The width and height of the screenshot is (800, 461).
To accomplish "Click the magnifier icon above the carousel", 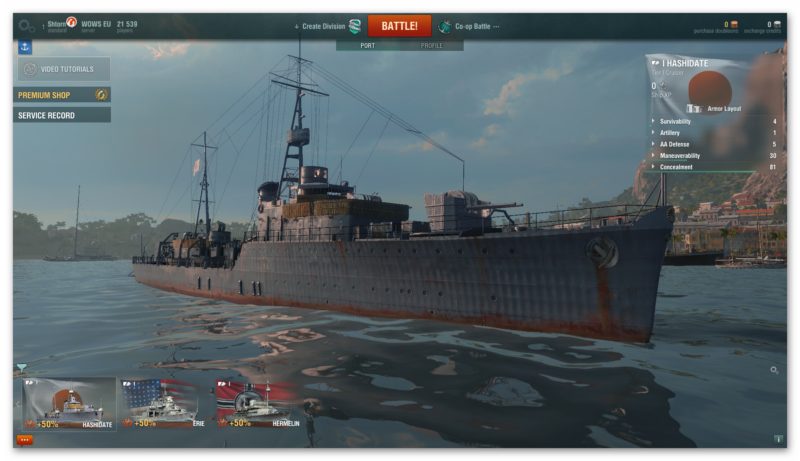I will (x=774, y=370).
